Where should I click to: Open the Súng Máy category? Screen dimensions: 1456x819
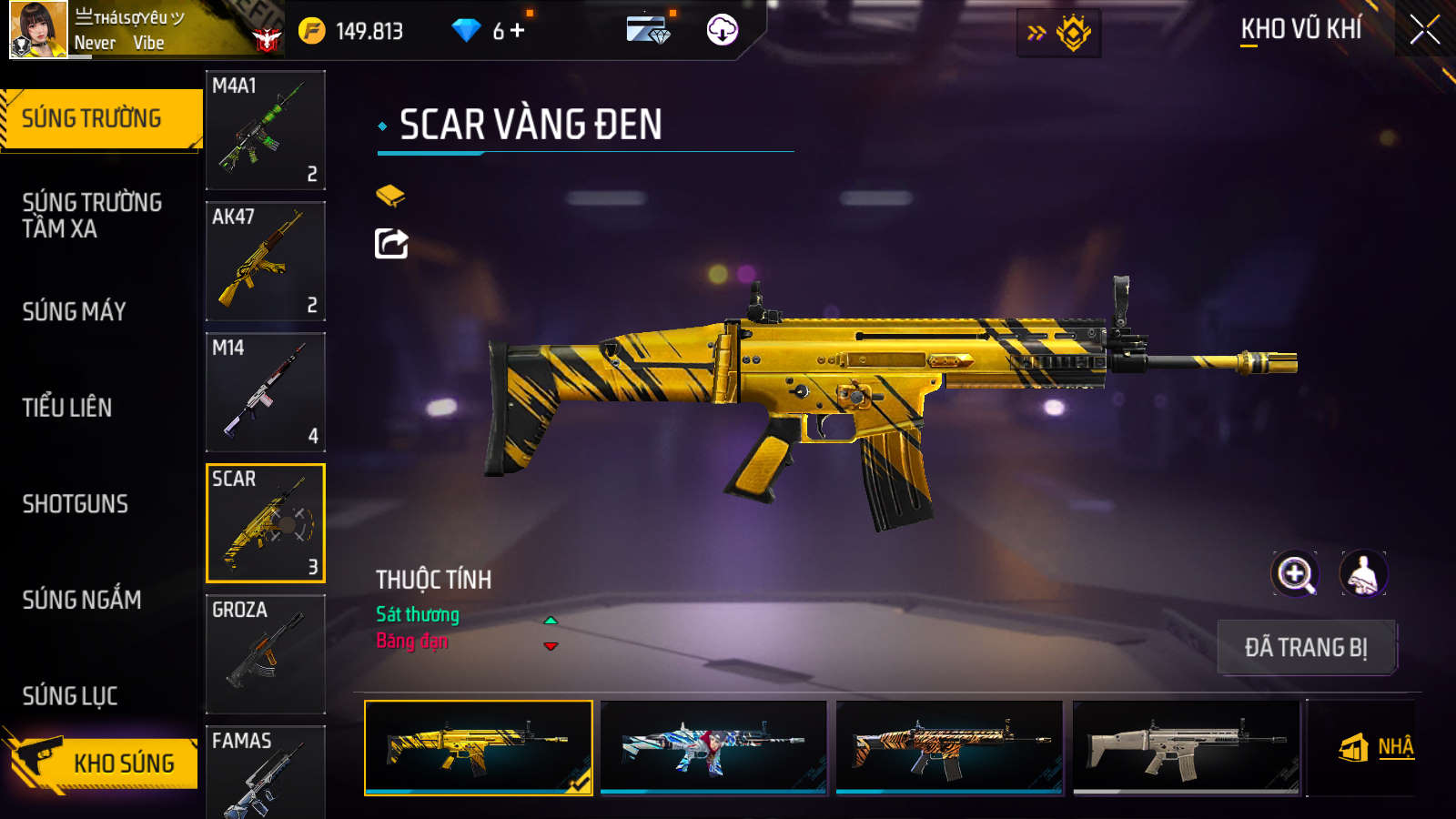coord(75,311)
